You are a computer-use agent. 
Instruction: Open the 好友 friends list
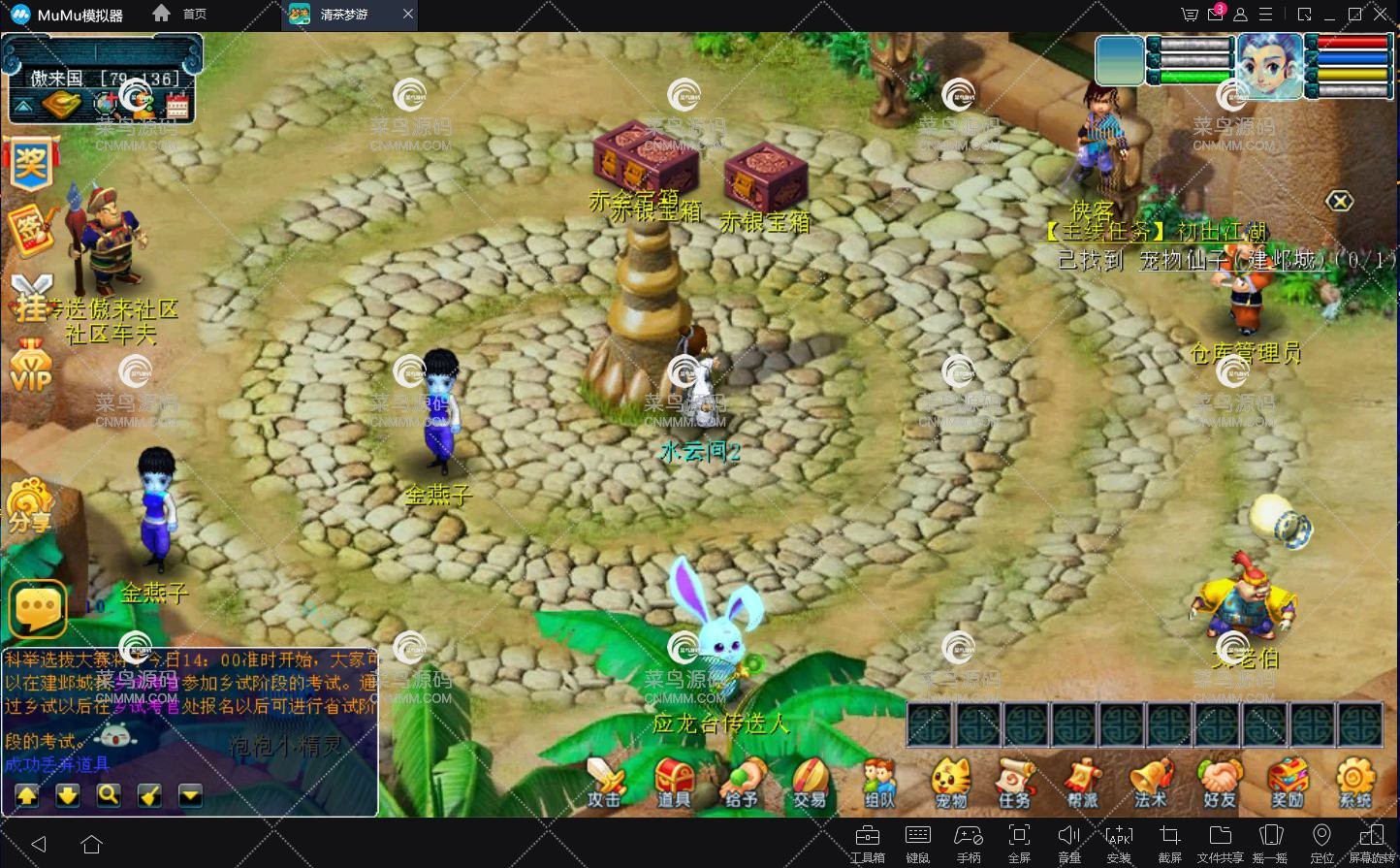1220,782
